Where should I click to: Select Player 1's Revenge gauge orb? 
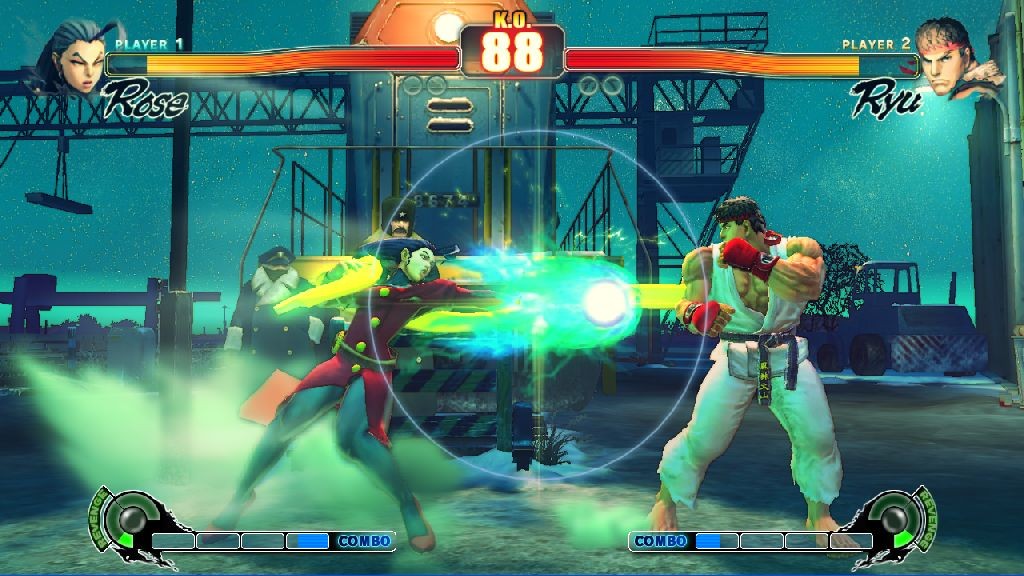click(131, 518)
